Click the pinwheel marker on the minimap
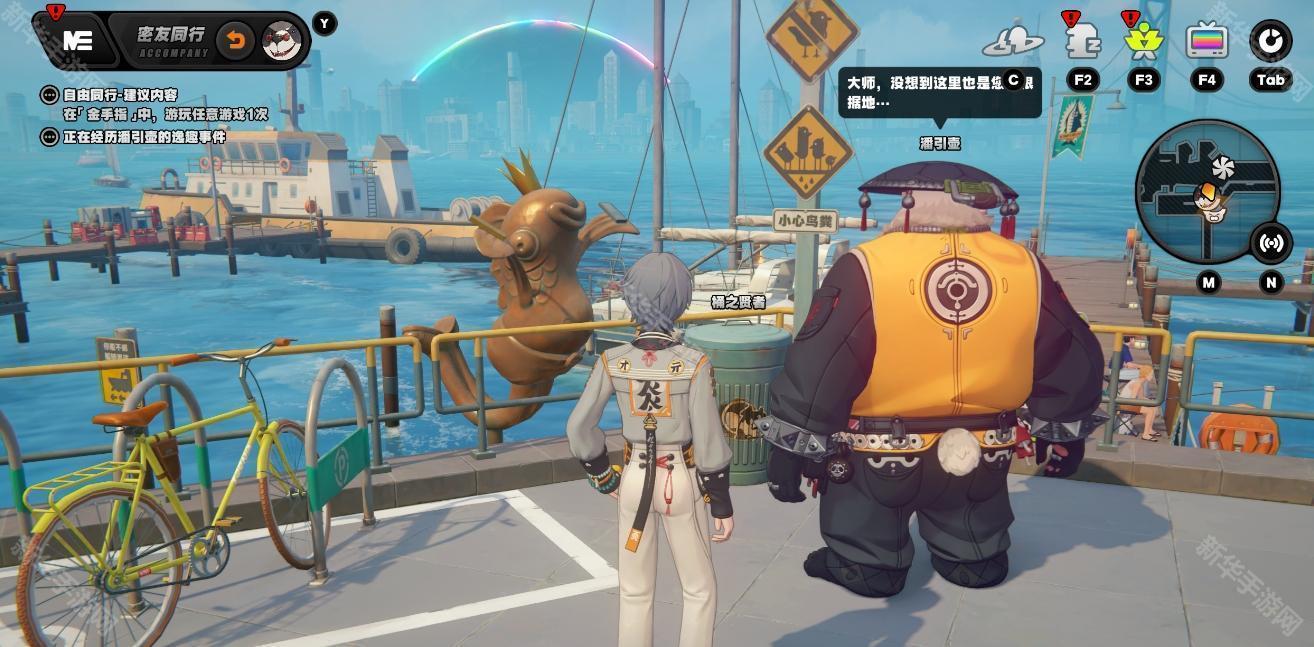The image size is (1314, 647). (1221, 168)
